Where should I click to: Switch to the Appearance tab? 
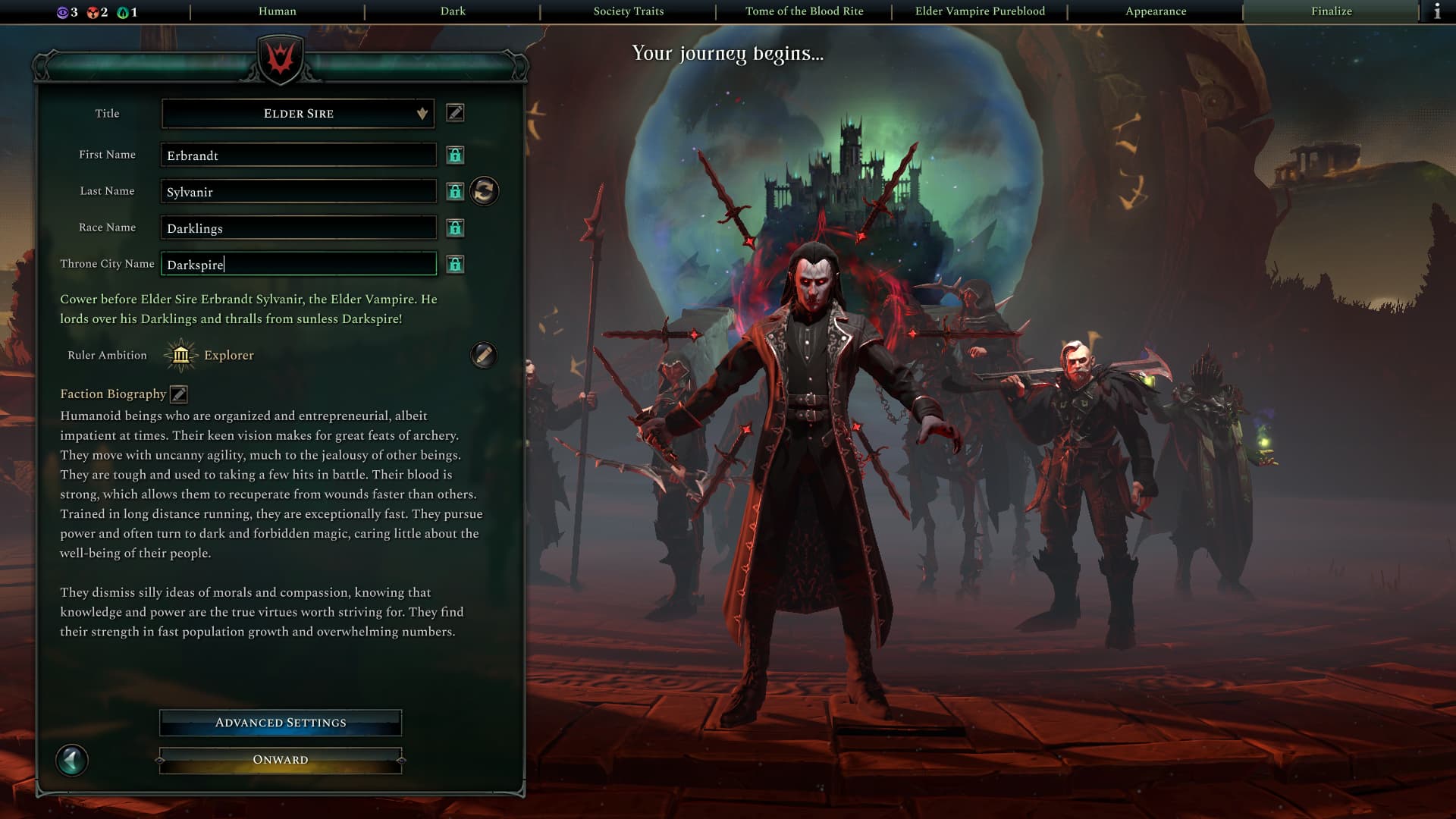[x=1156, y=11]
